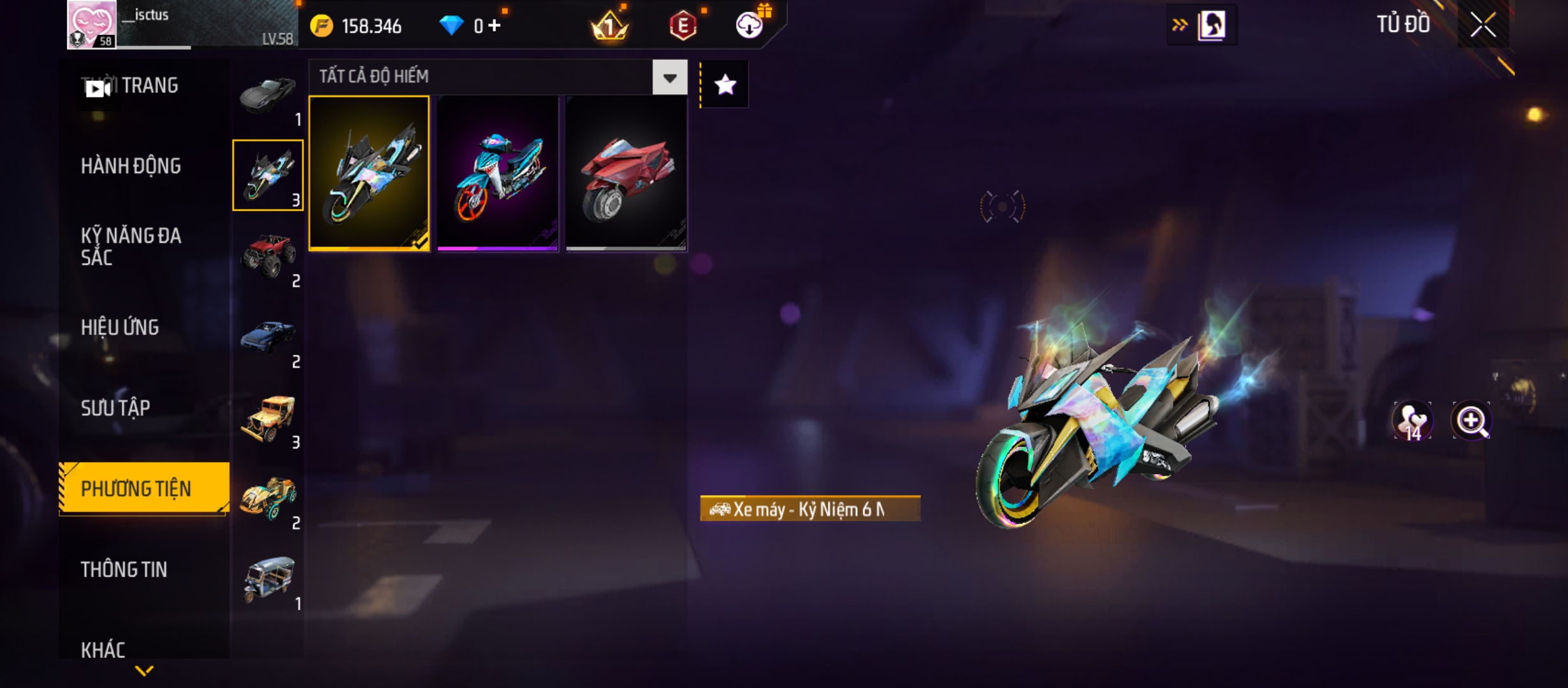Image resolution: width=1568 pixels, height=688 pixels.
Task: Toggle the star favorites filter
Action: [x=725, y=85]
